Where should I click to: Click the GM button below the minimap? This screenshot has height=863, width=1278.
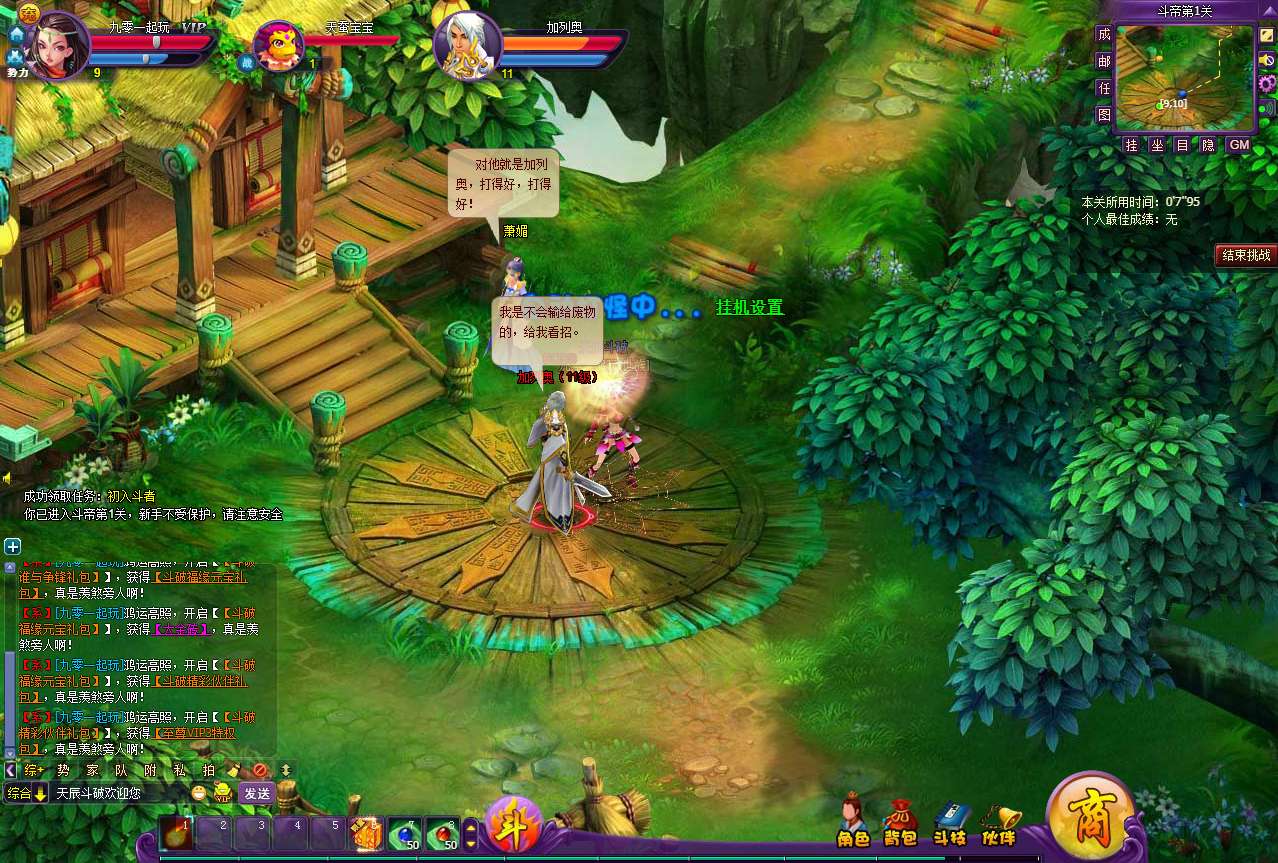(1239, 145)
